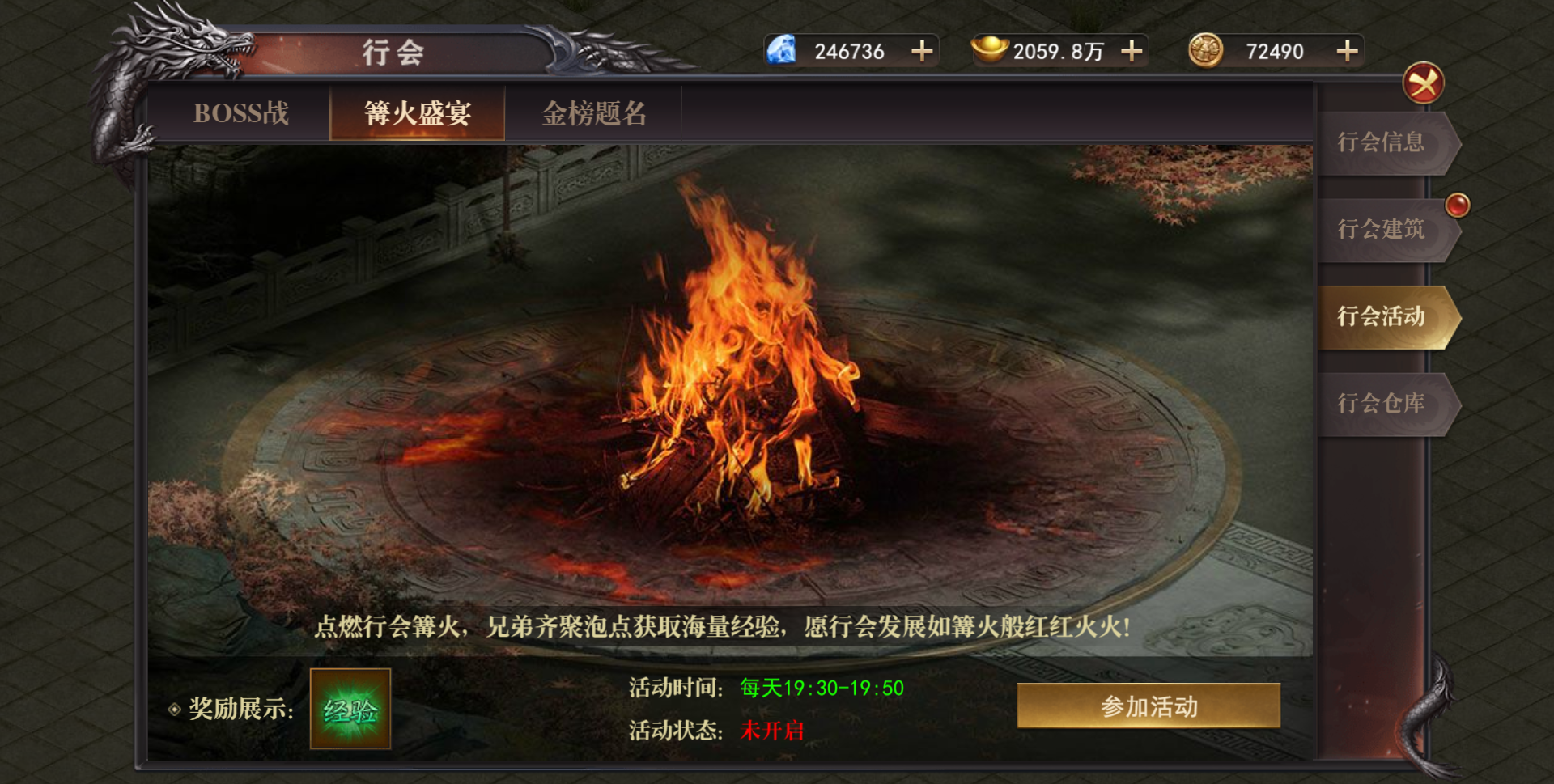Open the 金榜题名 tab
Viewport: 1554px width, 784px height.
[593, 113]
